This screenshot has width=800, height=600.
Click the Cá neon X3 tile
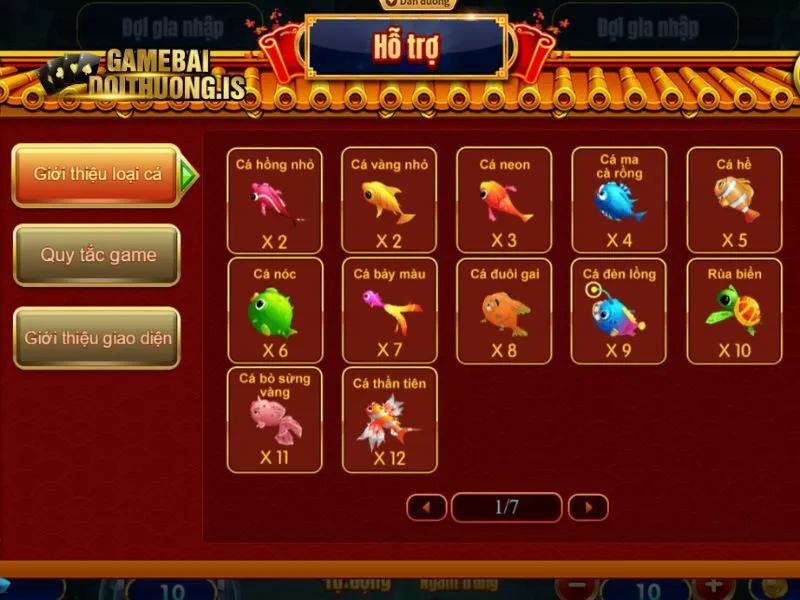click(504, 200)
